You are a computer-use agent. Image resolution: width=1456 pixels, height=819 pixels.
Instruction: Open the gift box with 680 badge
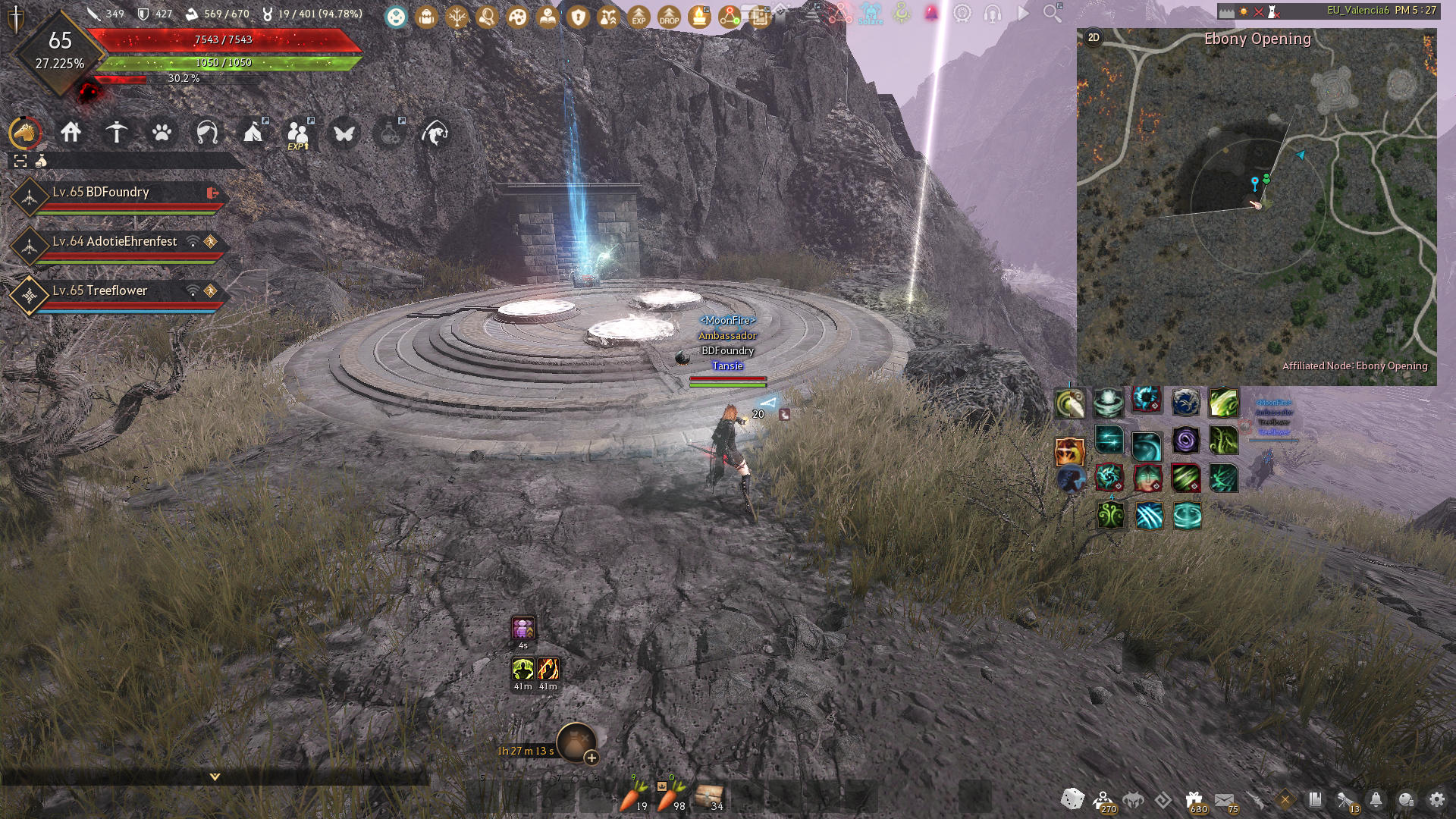[1194, 800]
